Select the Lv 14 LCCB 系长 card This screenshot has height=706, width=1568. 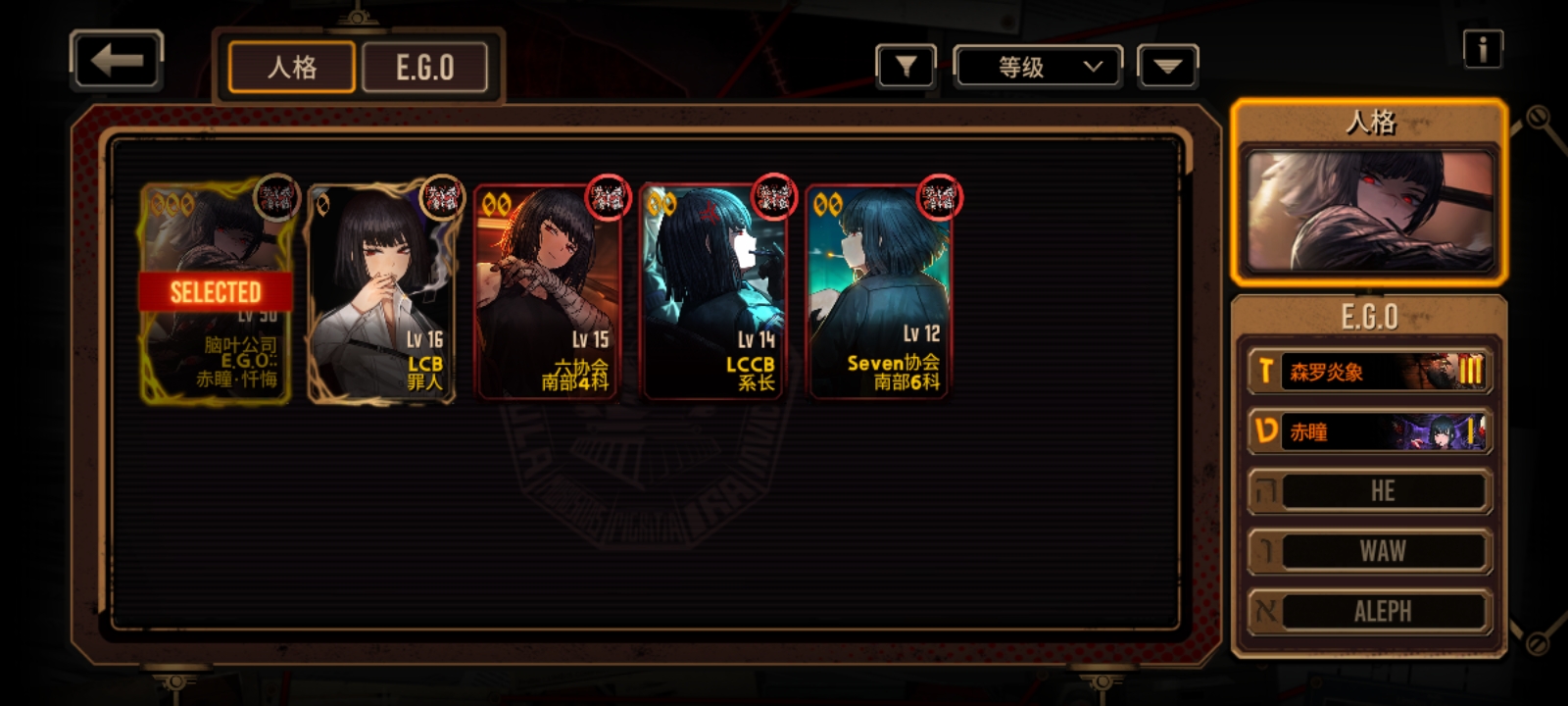(x=713, y=292)
